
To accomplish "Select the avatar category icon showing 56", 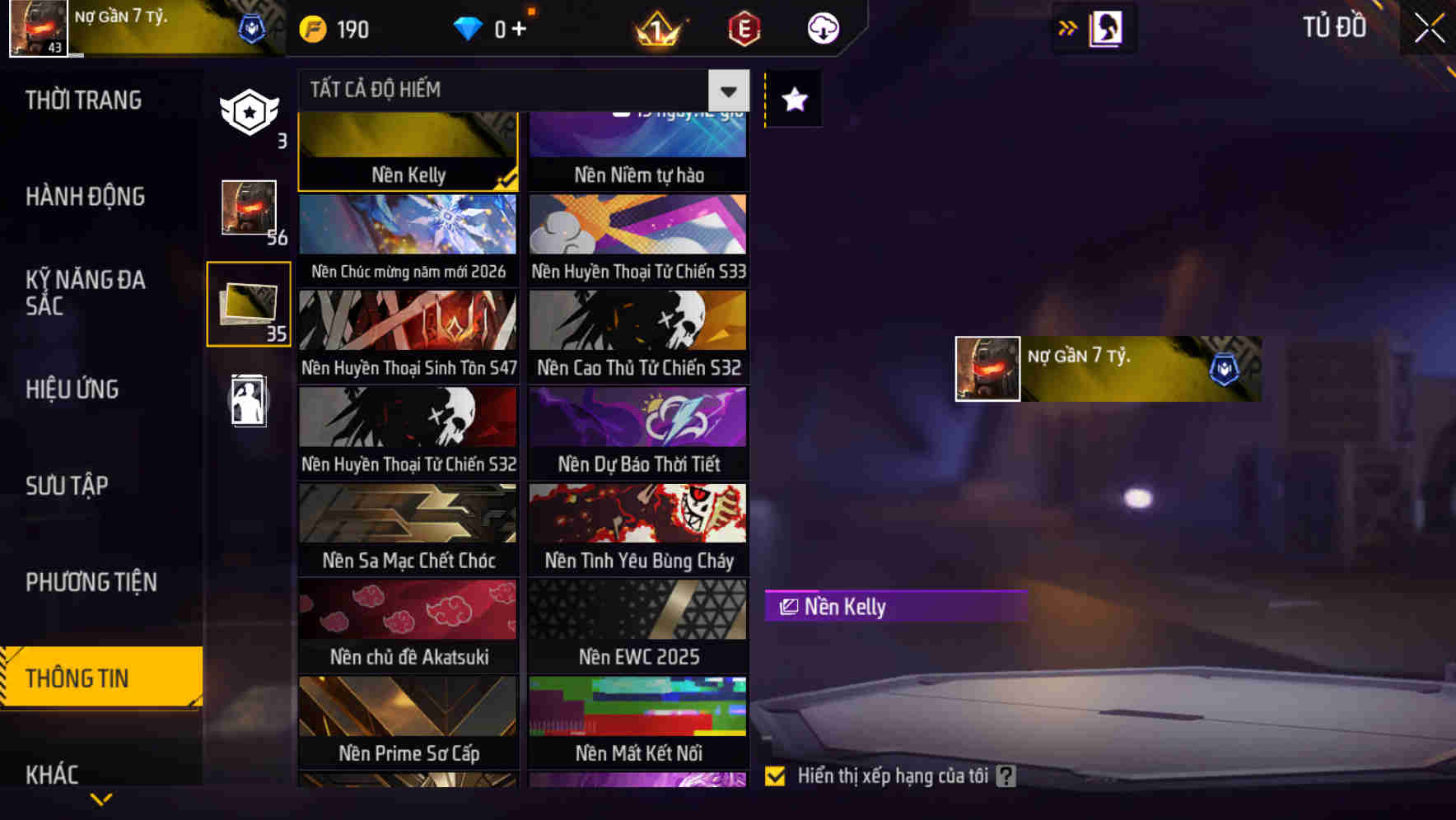I will tap(249, 208).
